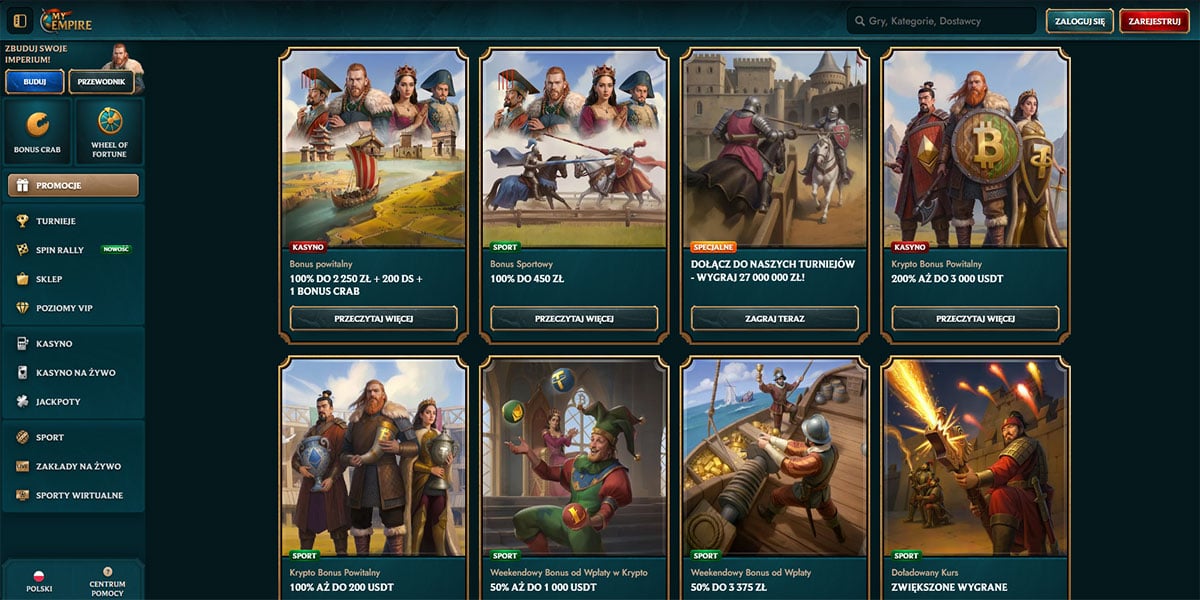Open the Zarejestruj registration button
Screen dimensions: 1200x600
point(1154,21)
